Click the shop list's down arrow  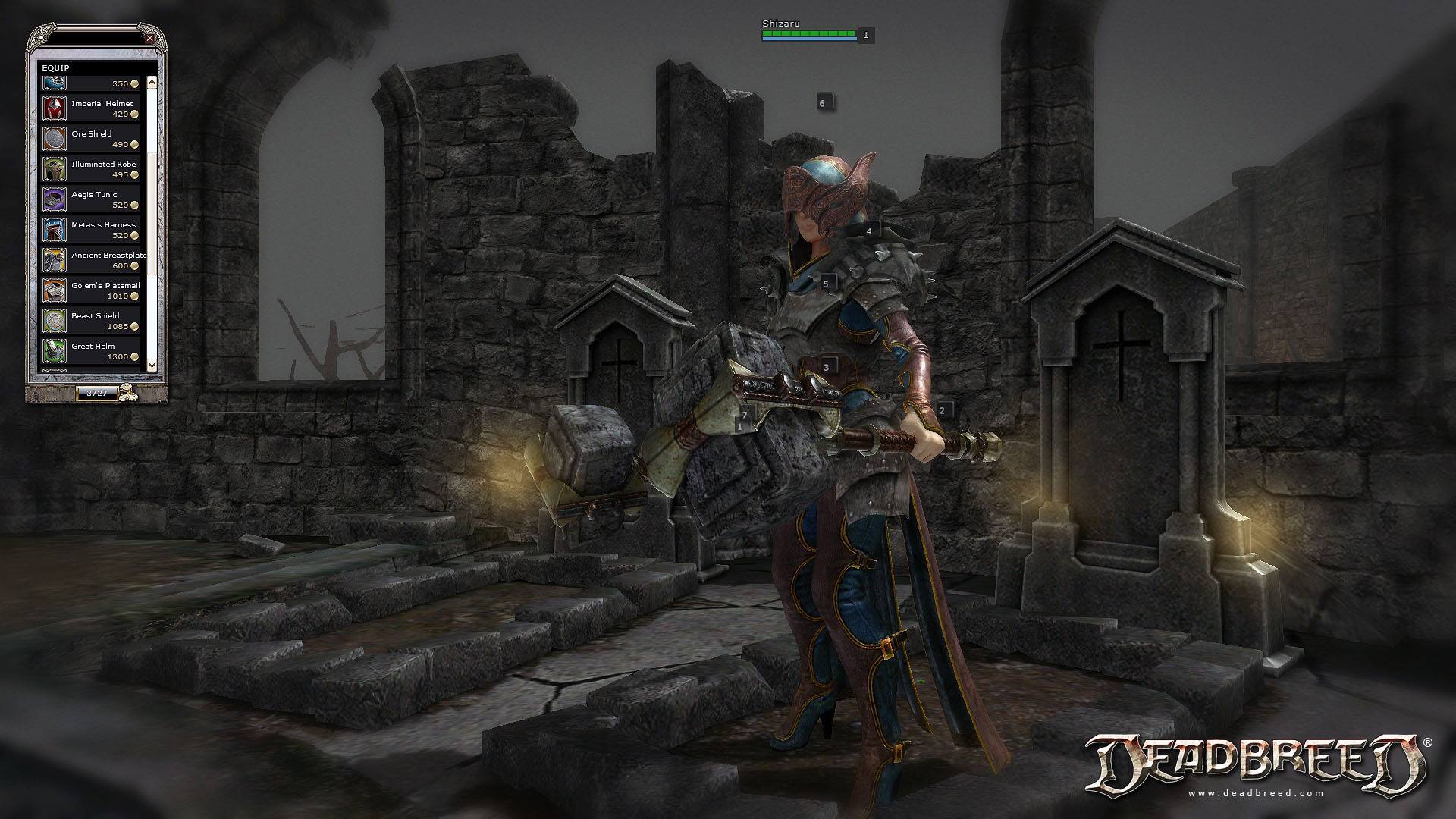click(x=152, y=365)
